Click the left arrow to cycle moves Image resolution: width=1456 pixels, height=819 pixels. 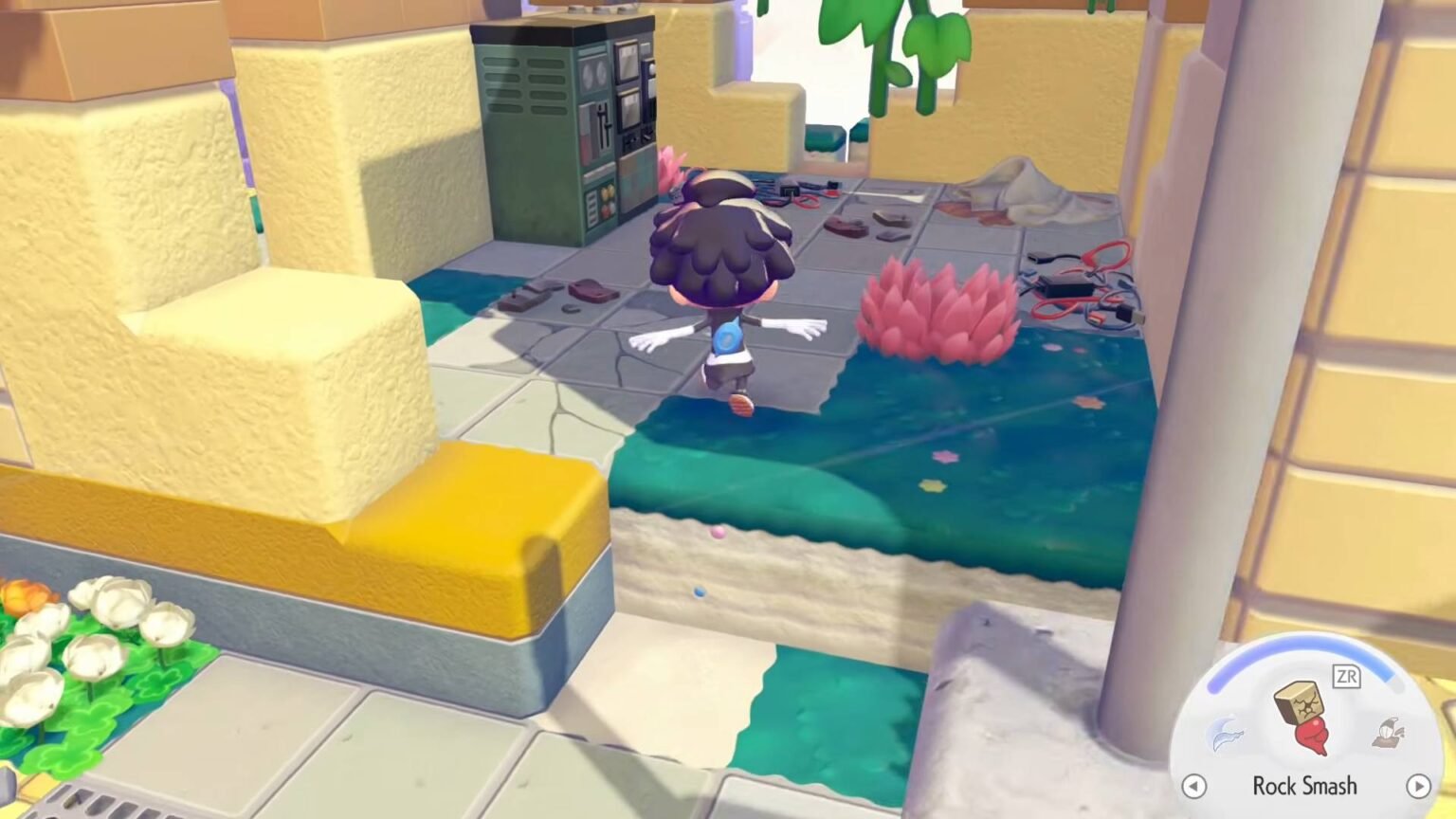(x=1193, y=787)
